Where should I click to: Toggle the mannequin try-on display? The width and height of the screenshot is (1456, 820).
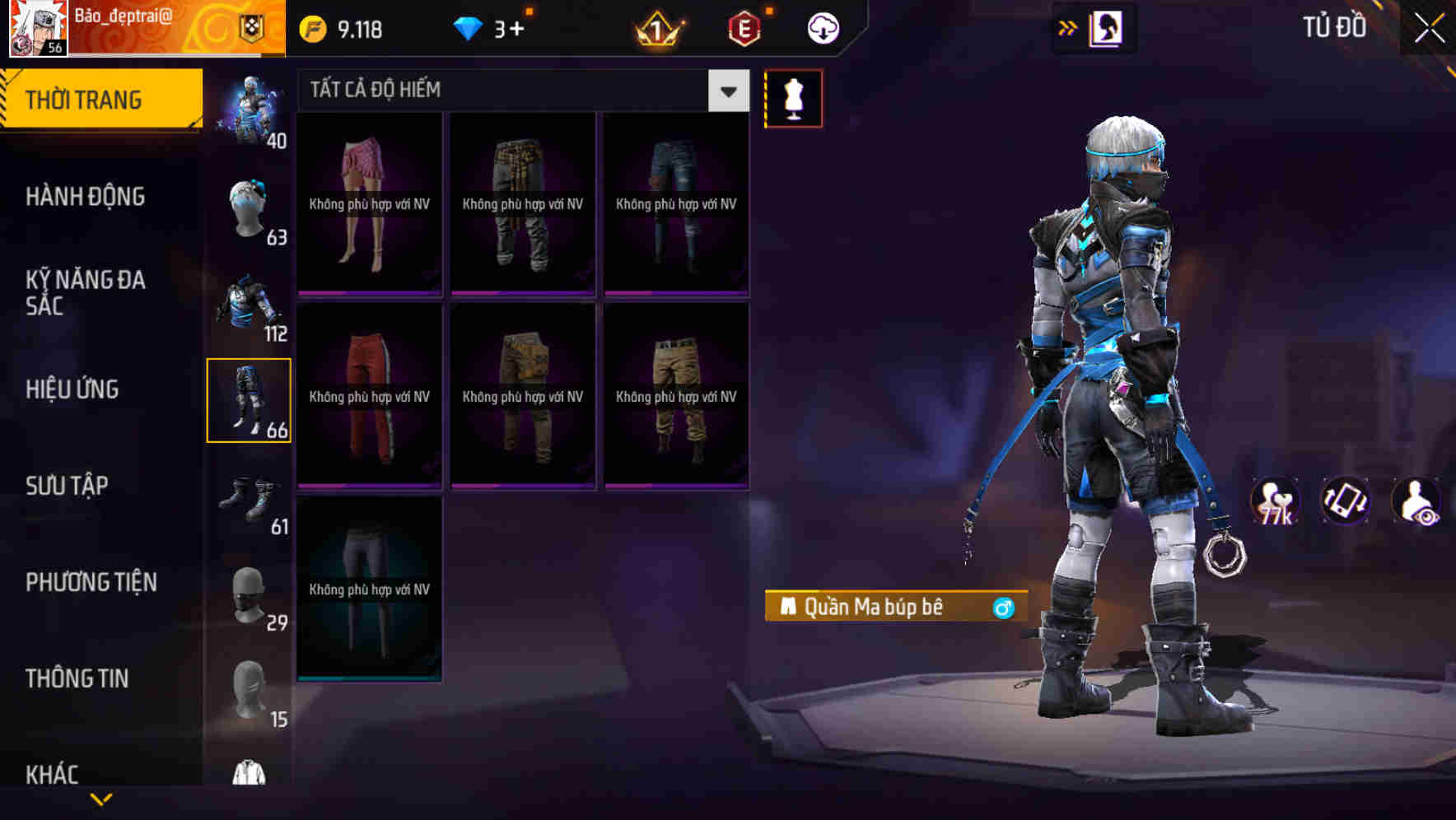point(794,97)
